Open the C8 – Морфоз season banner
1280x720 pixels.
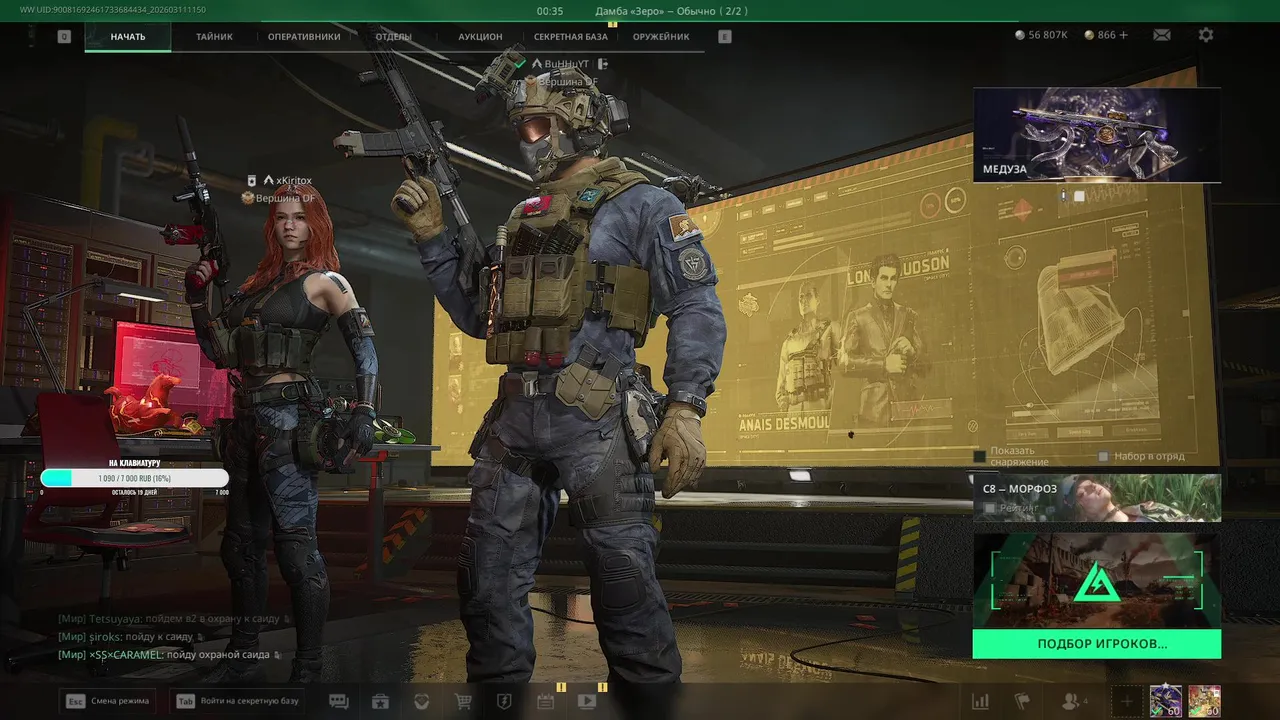pos(1096,498)
